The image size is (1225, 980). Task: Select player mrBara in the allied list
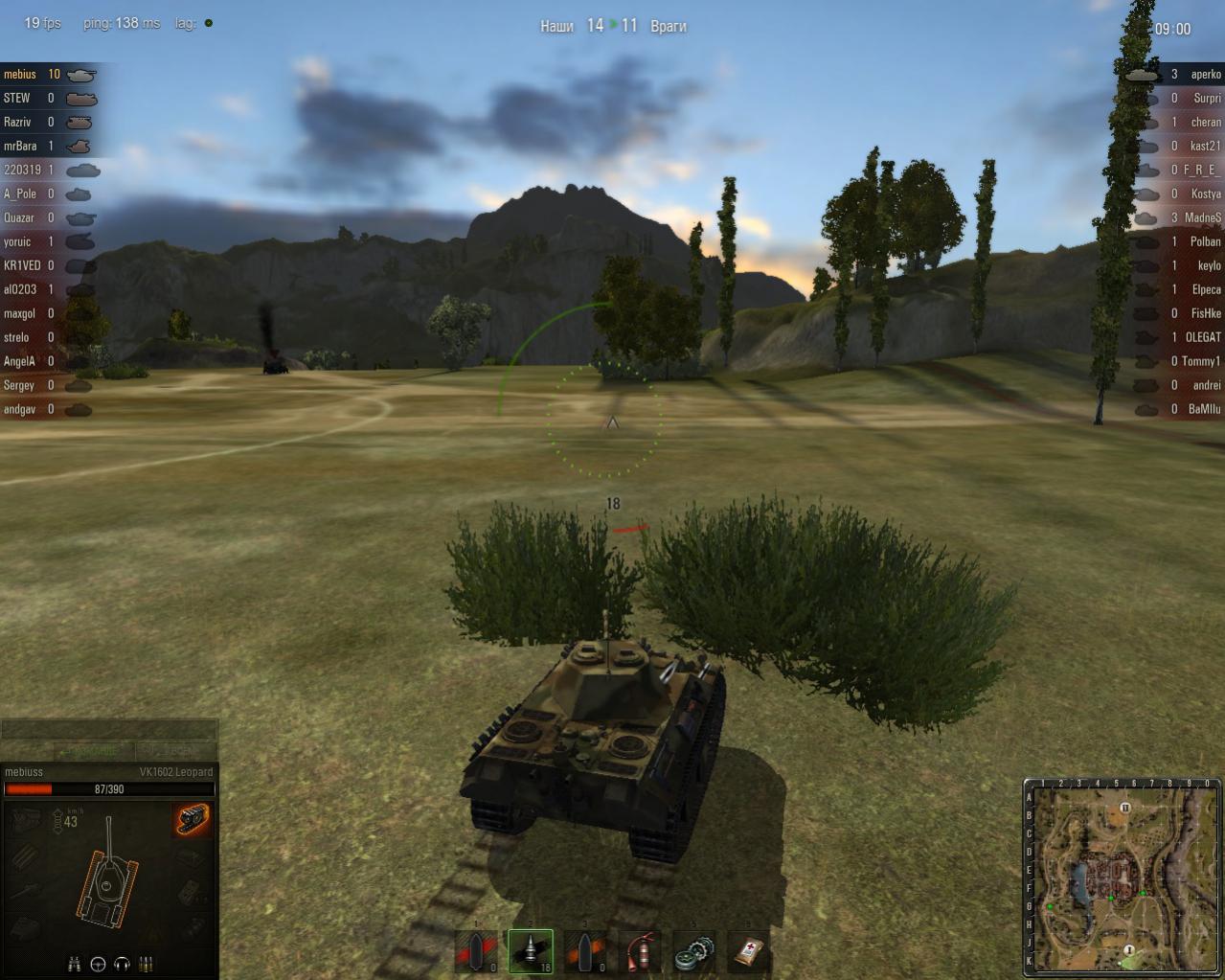click(x=20, y=146)
